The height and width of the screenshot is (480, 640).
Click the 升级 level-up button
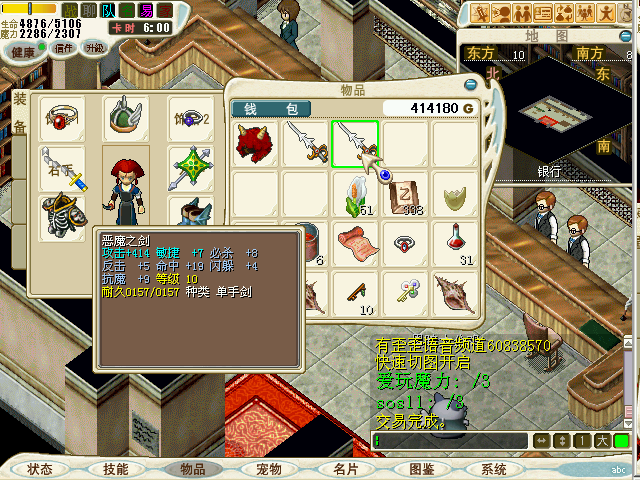pos(95,48)
